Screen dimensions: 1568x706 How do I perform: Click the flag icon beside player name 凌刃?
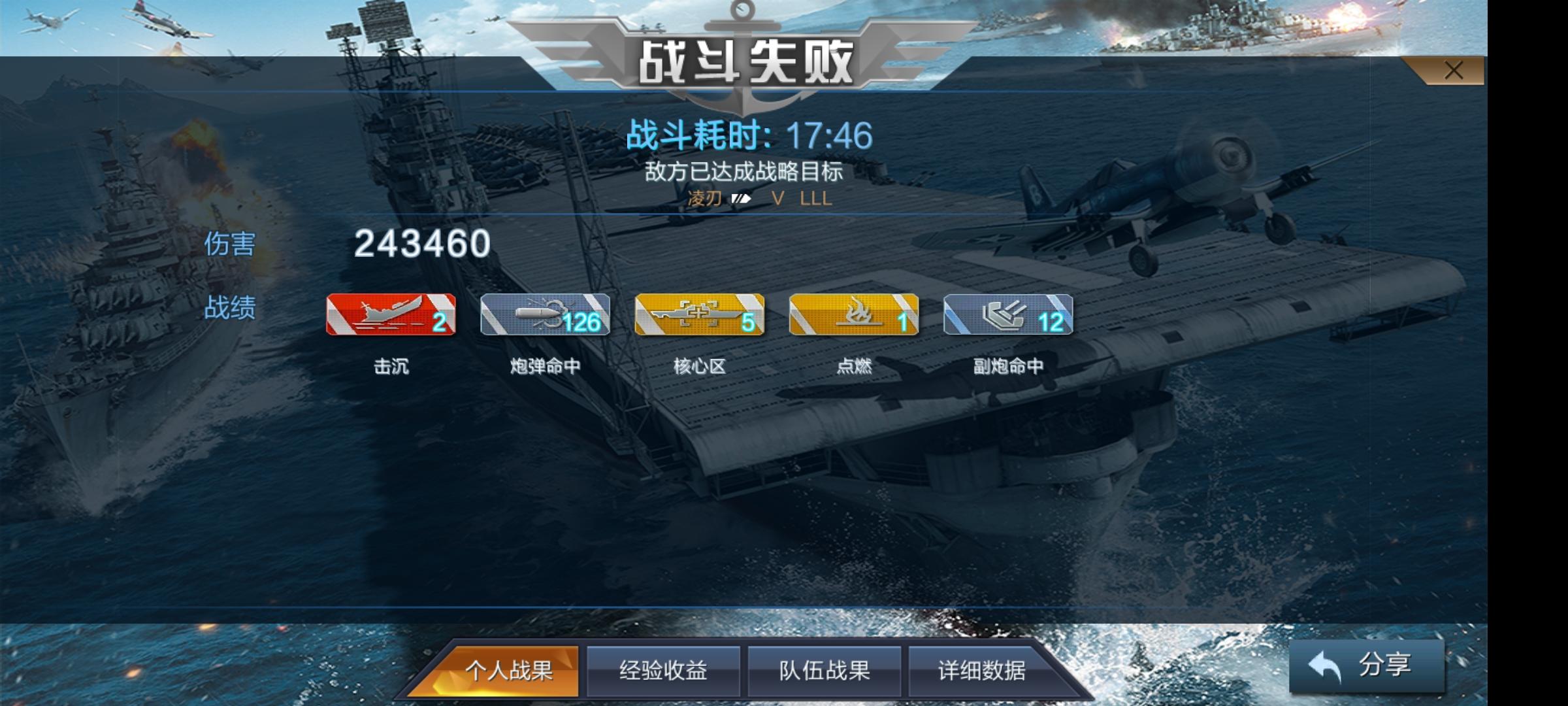(741, 199)
